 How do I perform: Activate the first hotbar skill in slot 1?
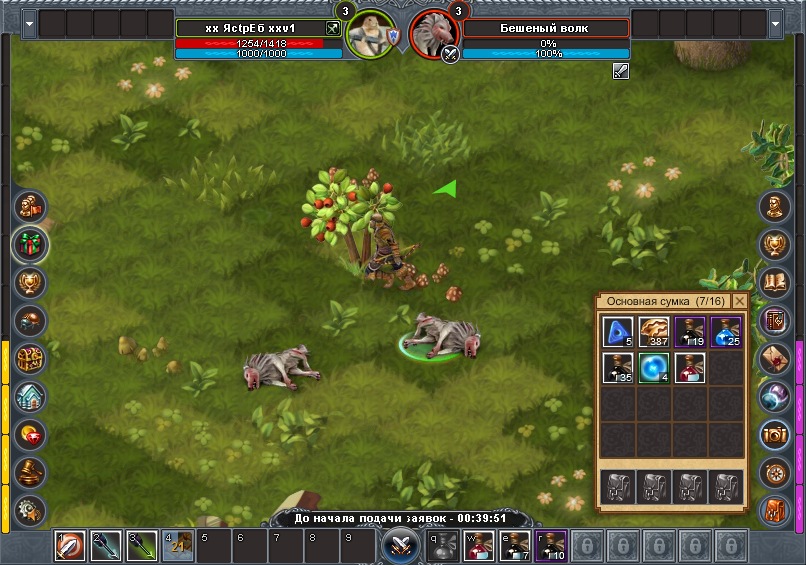(x=70, y=546)
